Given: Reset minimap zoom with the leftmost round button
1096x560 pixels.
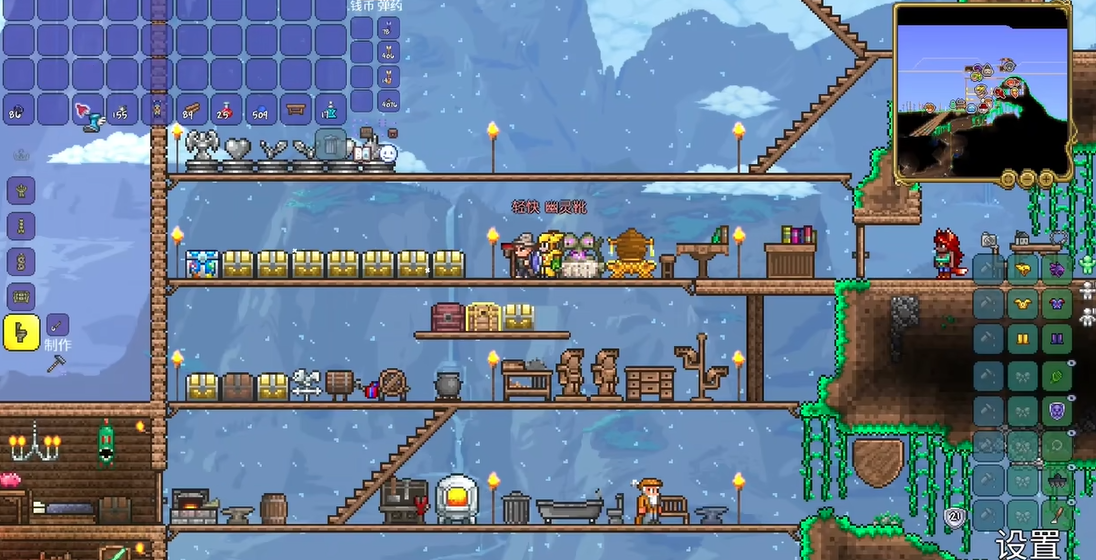Looking at the screenshot, I should (x=1008, y=179).
